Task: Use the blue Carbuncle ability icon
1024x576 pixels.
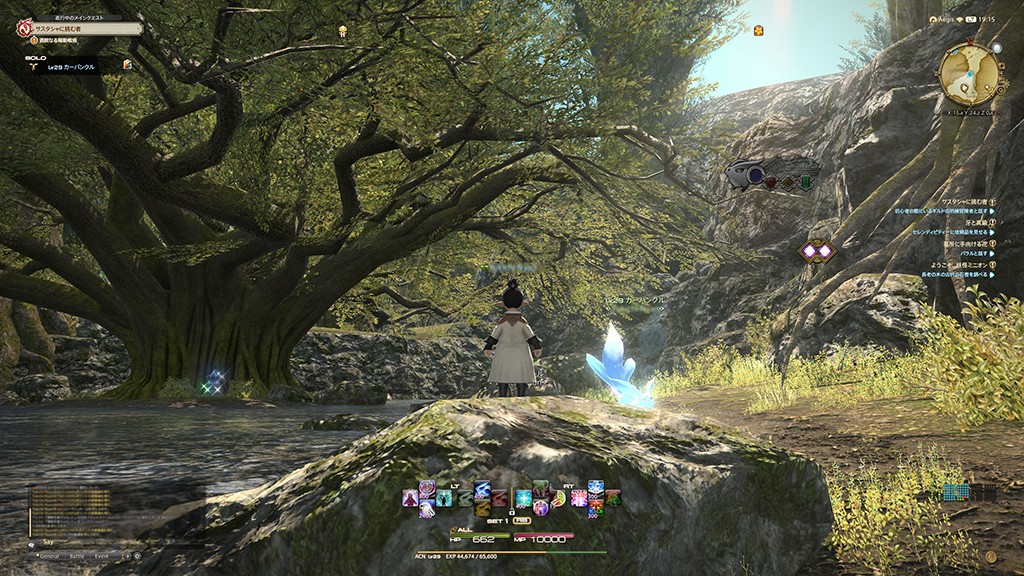Action: point(482,489)
